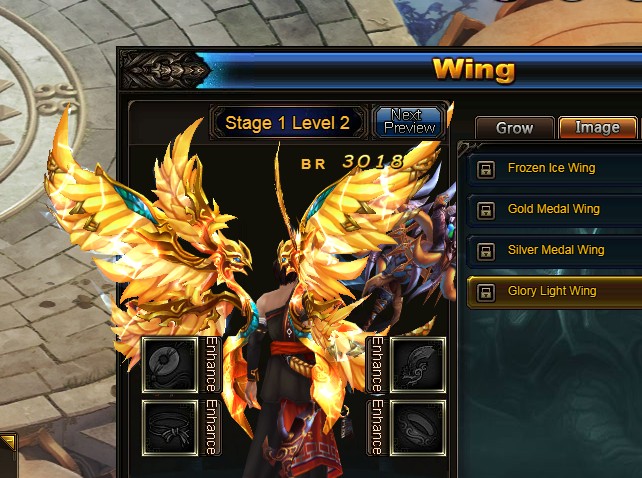The width and height of the screenshot is (642, 478).
Task: Open the round jade pendant enhance slot
Action: point(169,364)
